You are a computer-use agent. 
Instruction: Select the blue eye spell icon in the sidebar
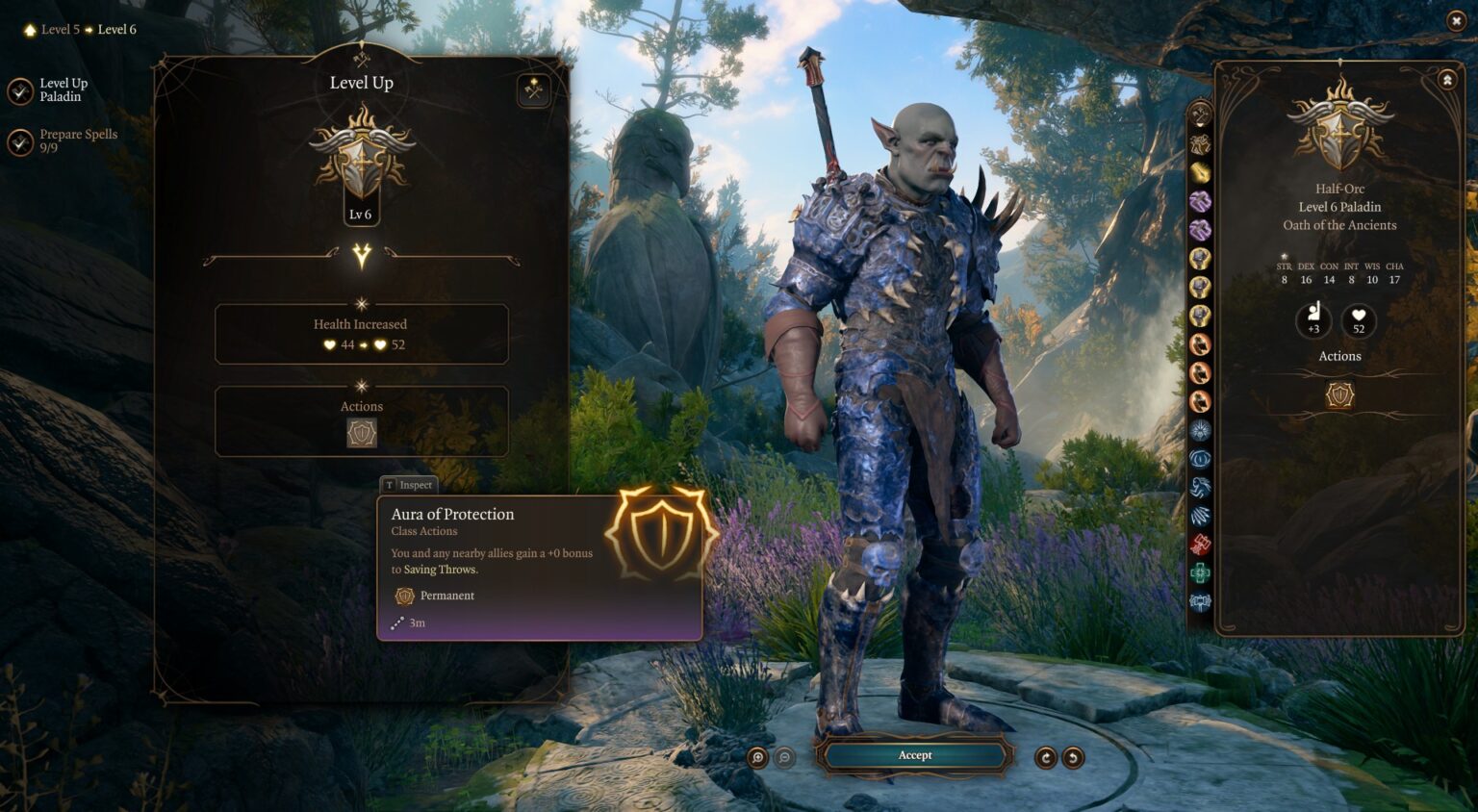point(1199,459)
